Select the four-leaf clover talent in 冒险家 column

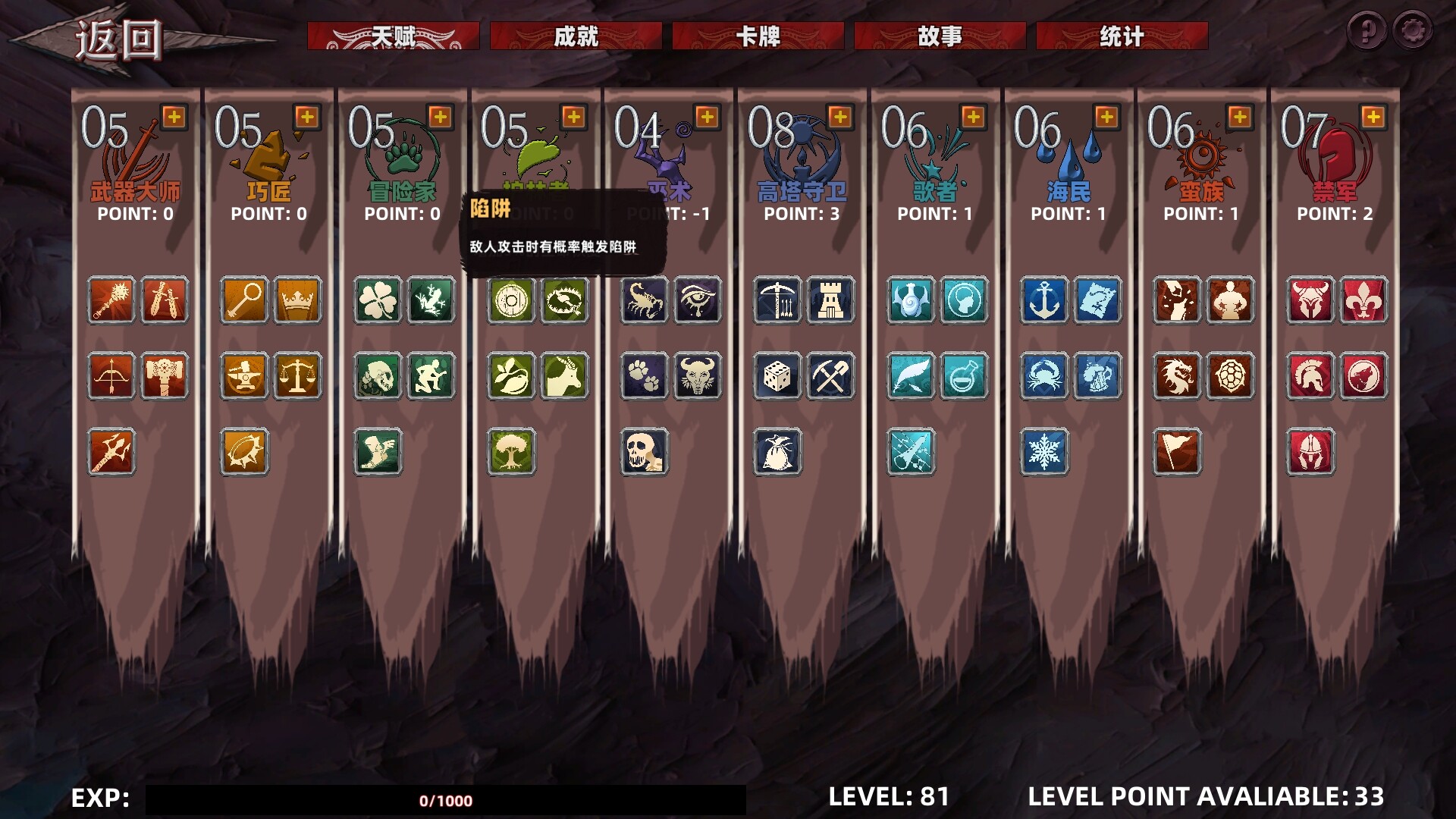(377, 300)
